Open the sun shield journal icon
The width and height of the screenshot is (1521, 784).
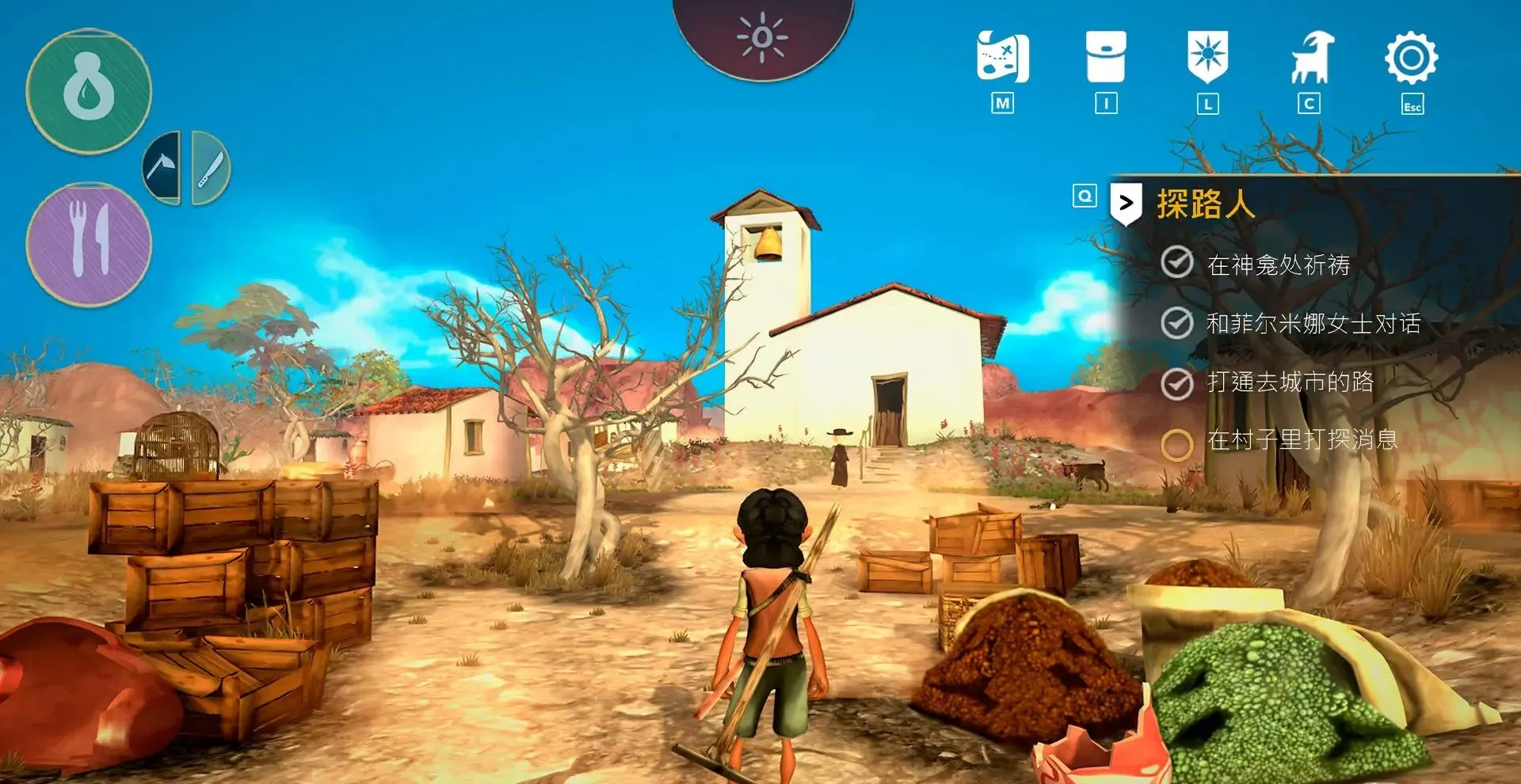[x=1207, y=57]
